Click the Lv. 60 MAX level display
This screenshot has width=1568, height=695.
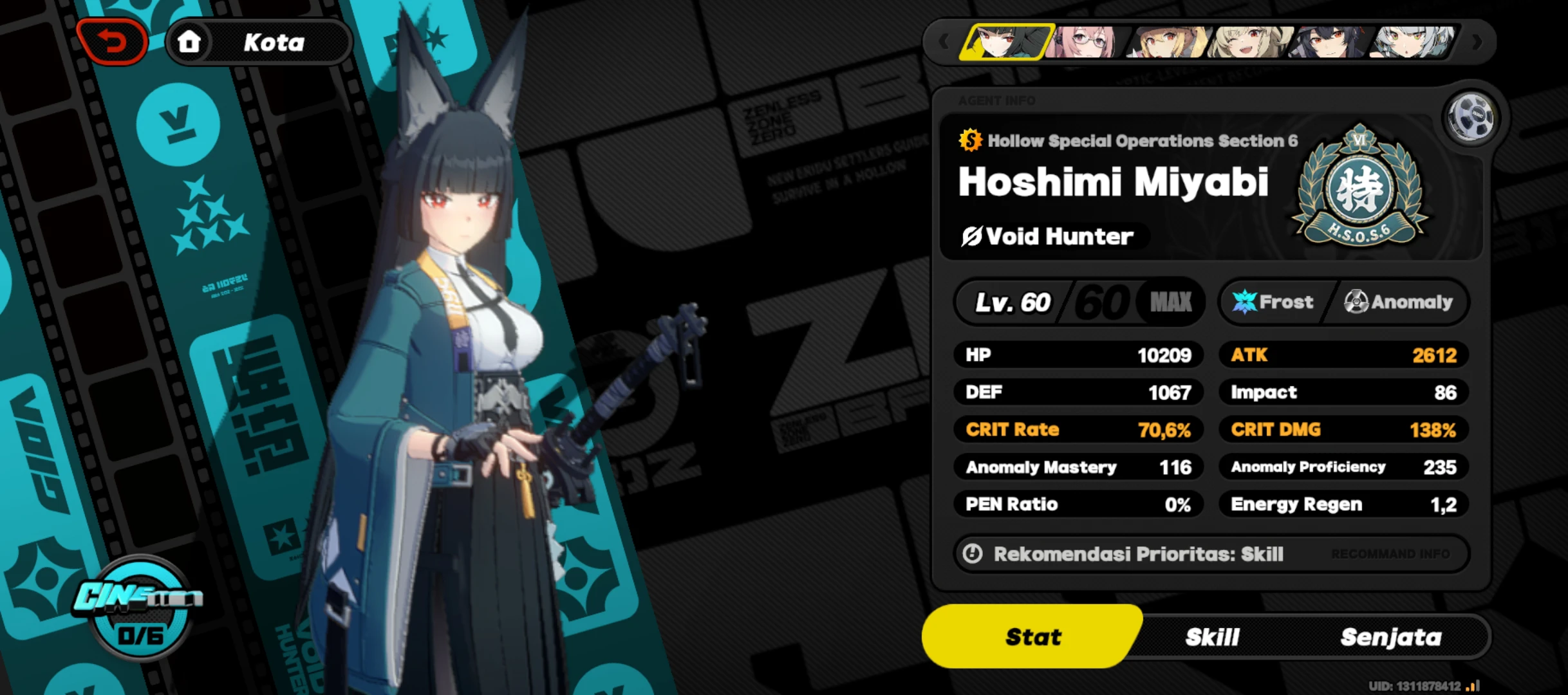pos(1078,301)
